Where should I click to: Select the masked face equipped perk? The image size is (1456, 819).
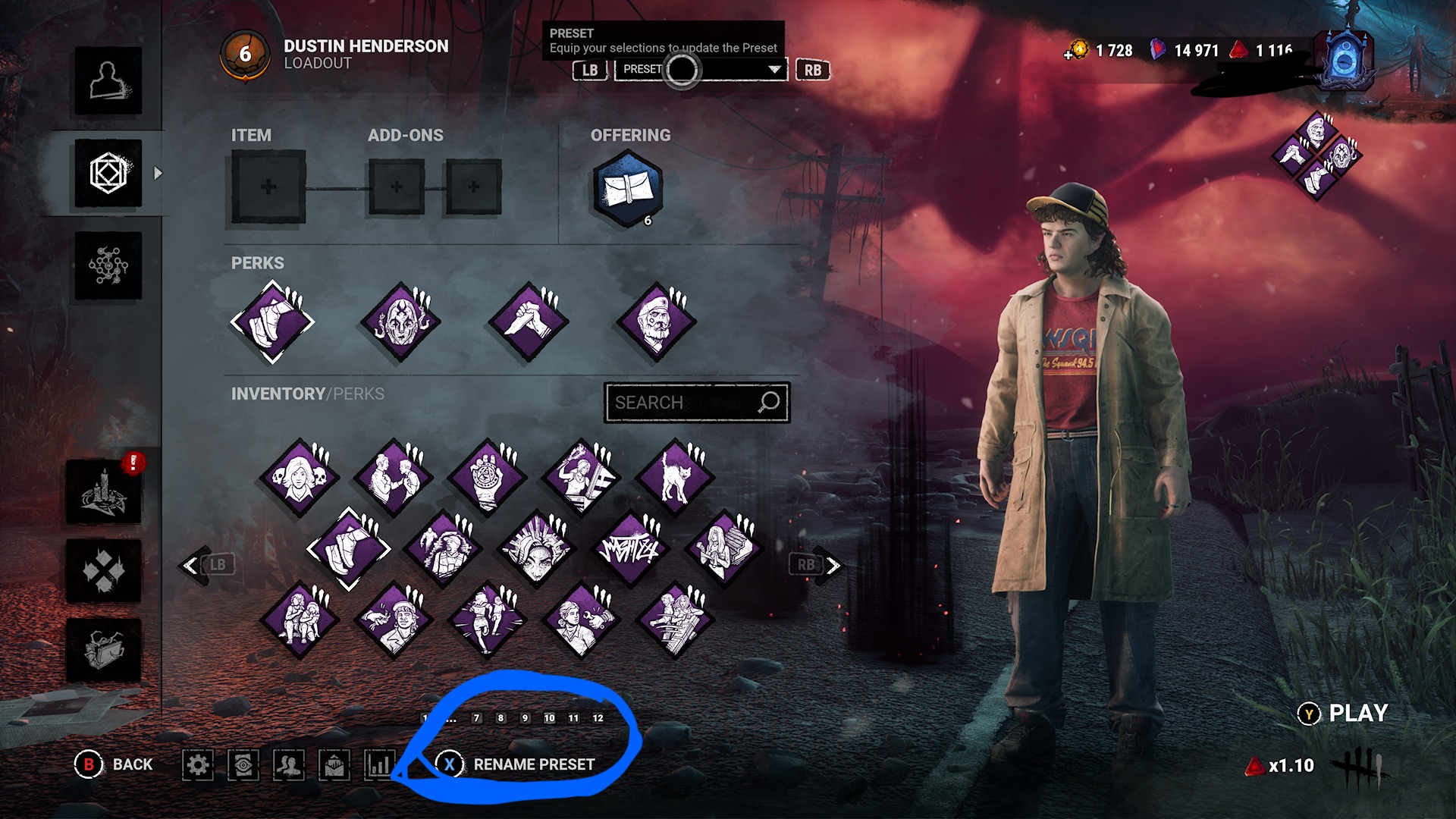coord(401,322)
